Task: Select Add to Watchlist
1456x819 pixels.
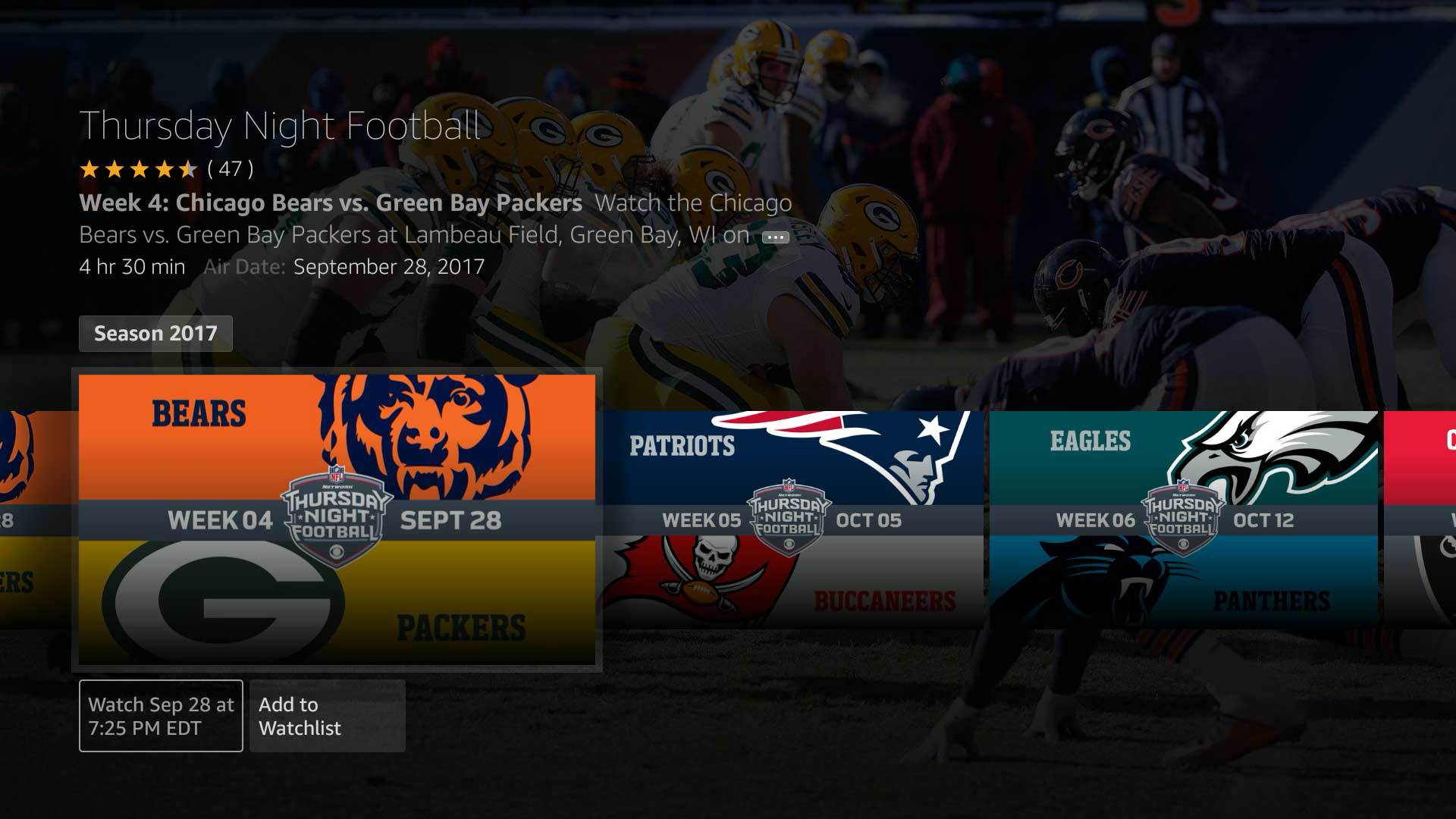Action: tap(327, 716)
